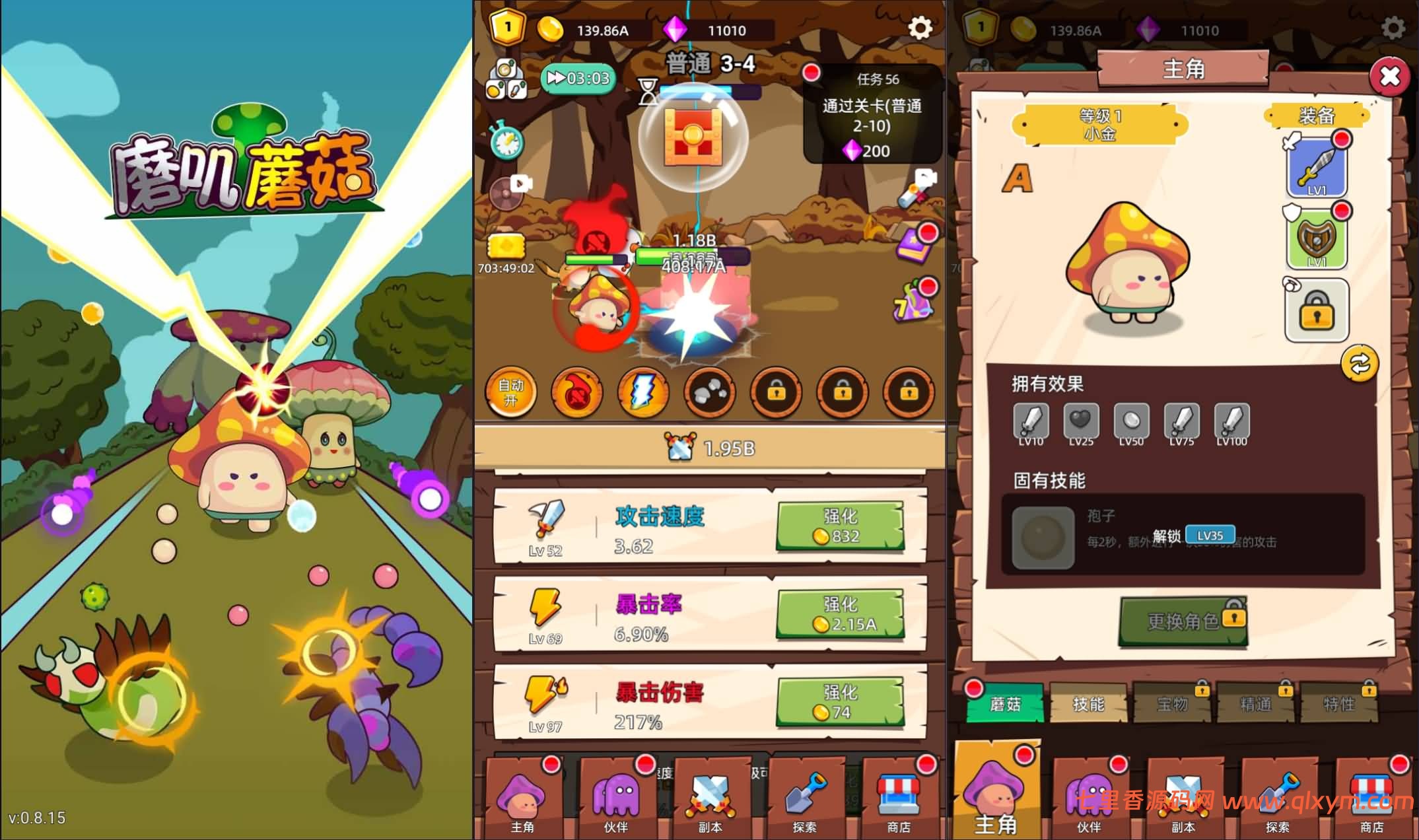Open the 任务 56 quest tracker

coord(872,114)
